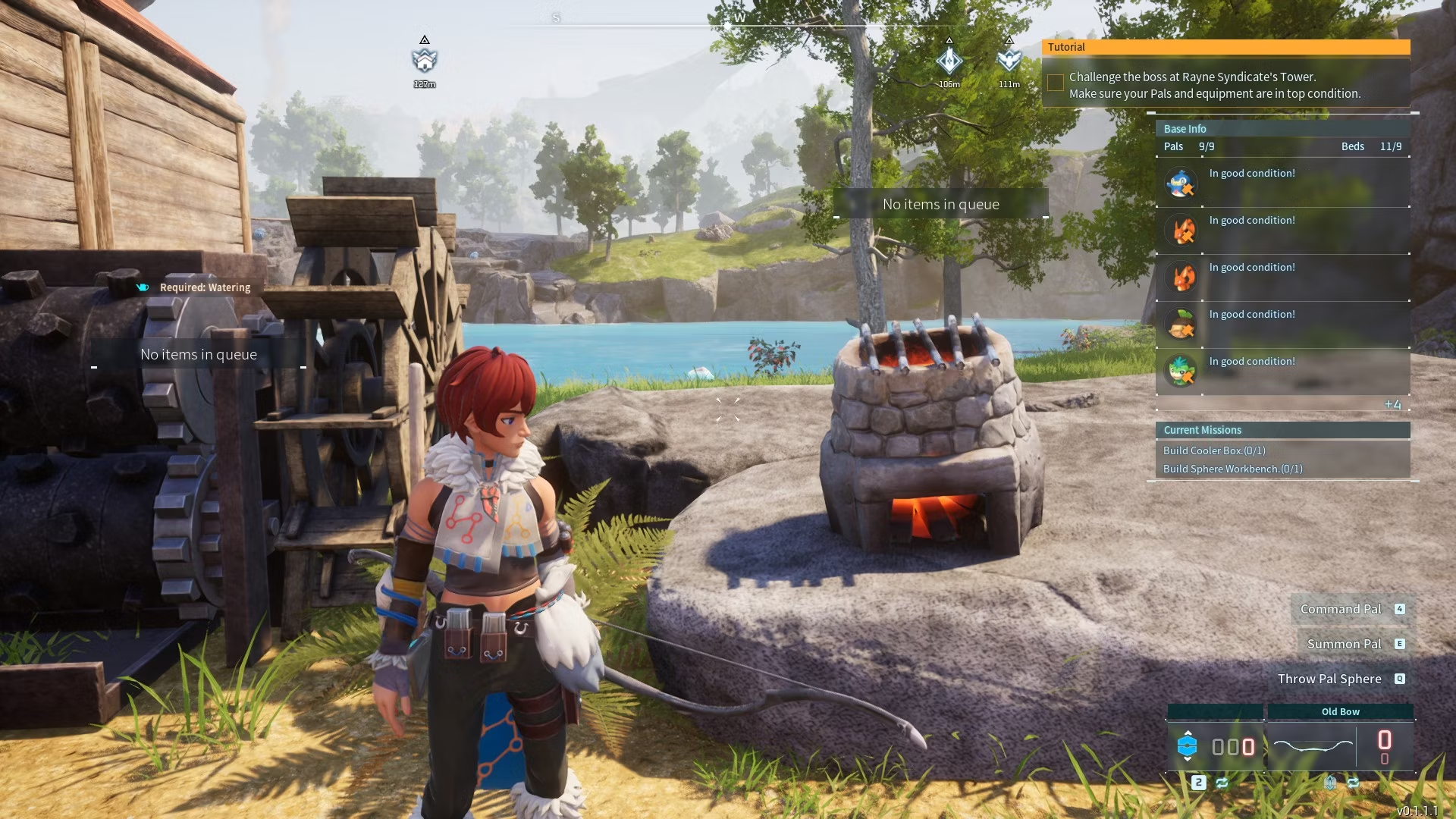Select the blue Pal Sphere slot
The width and height of the screenshot is (1456, 819).
point(1188,746)
